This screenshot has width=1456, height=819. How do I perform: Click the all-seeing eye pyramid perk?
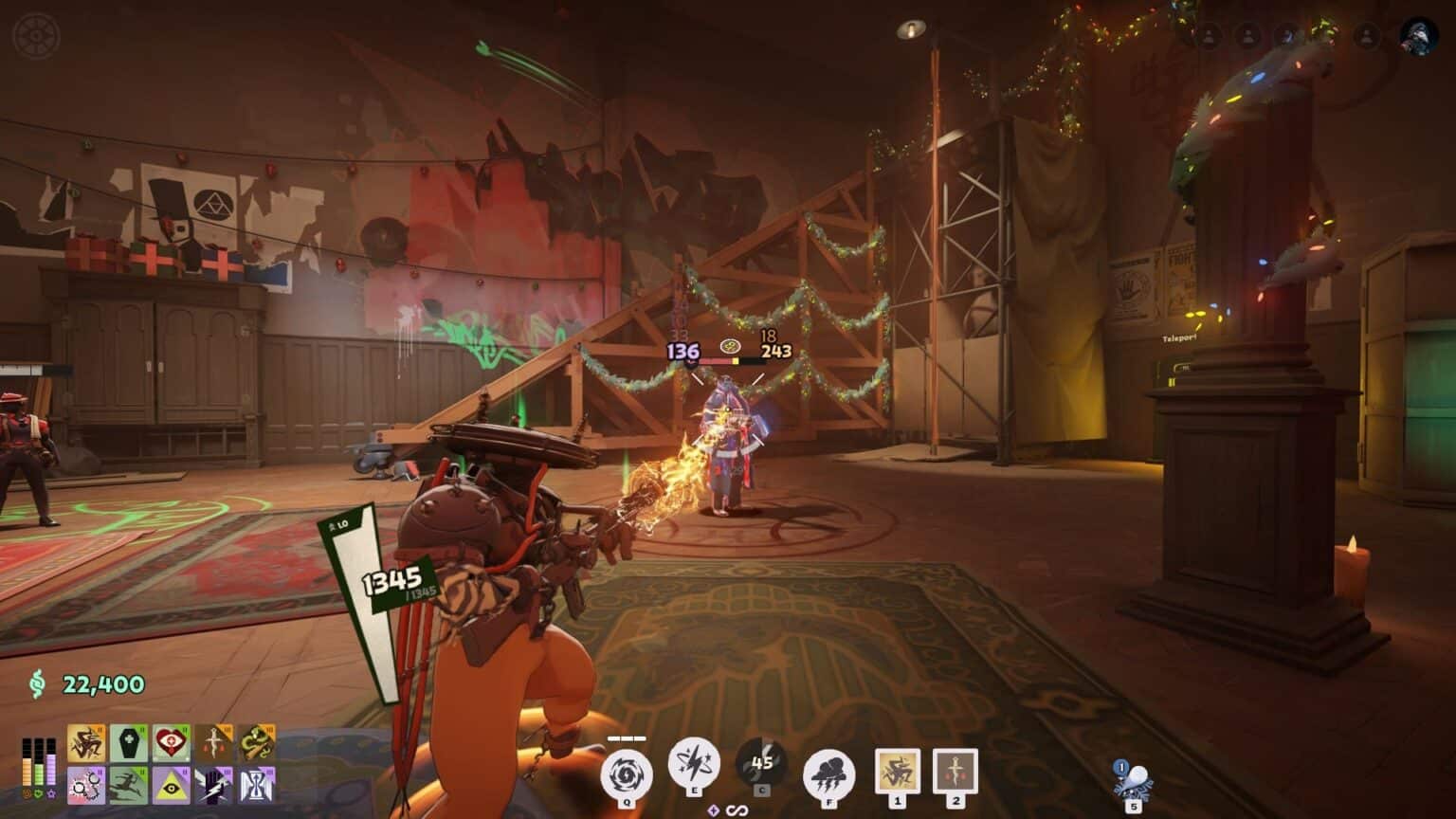[x=172, y=785]
